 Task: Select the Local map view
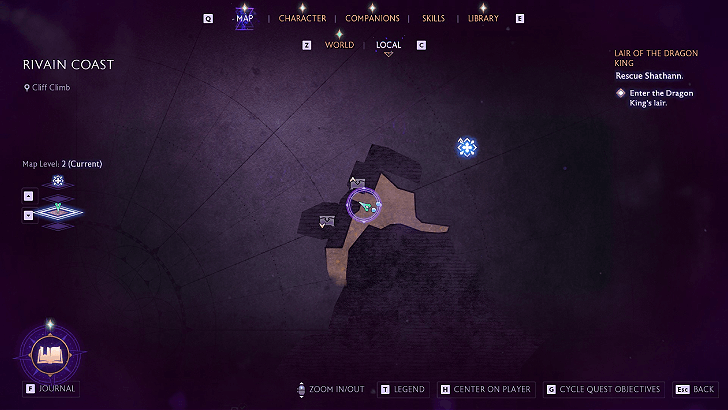(388, 45)
